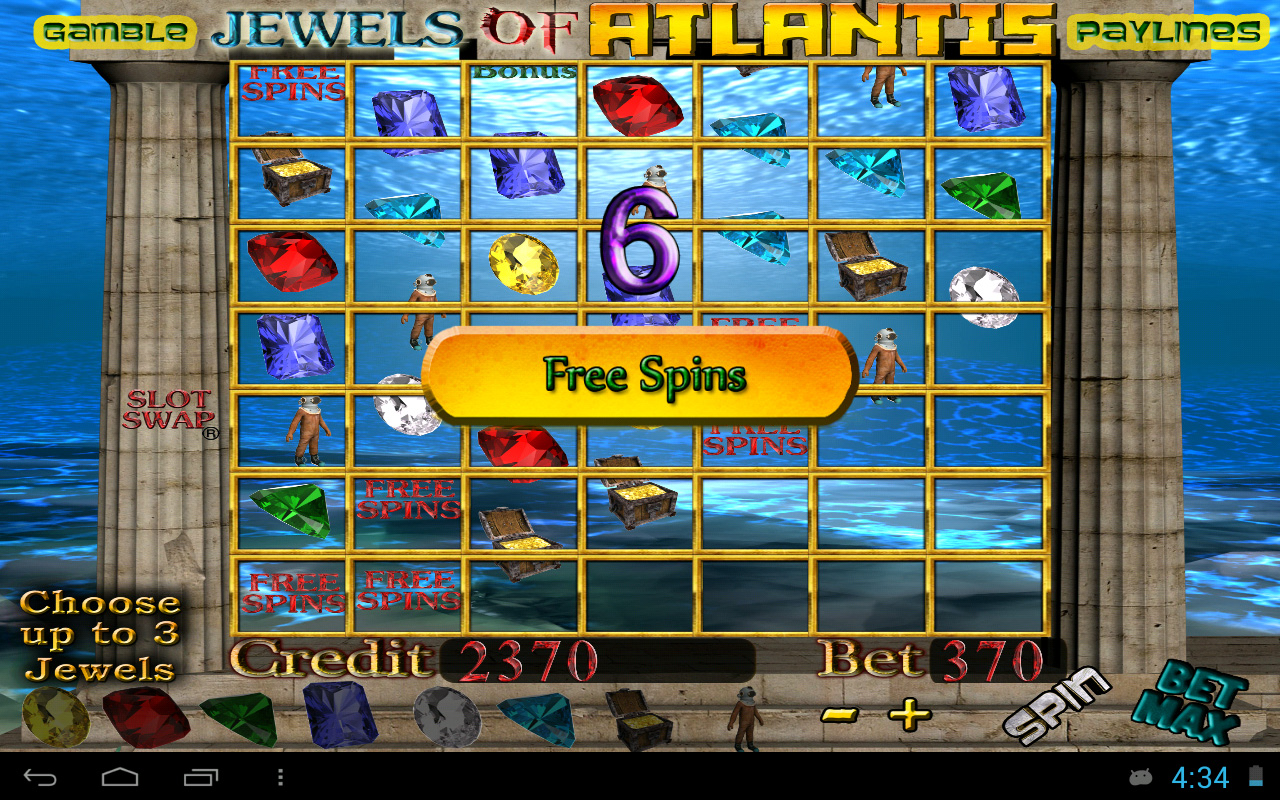Screen dimensions: 1280x800
Task: Tap the Slot Swap logo
Action: pos(170,408)
